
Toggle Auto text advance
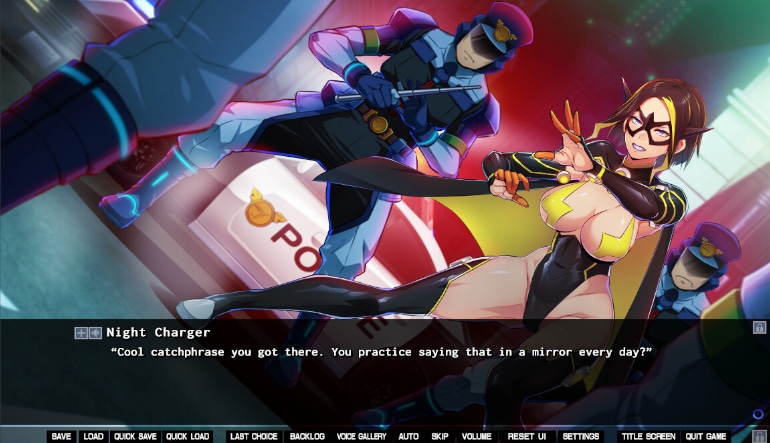point(408,436)
